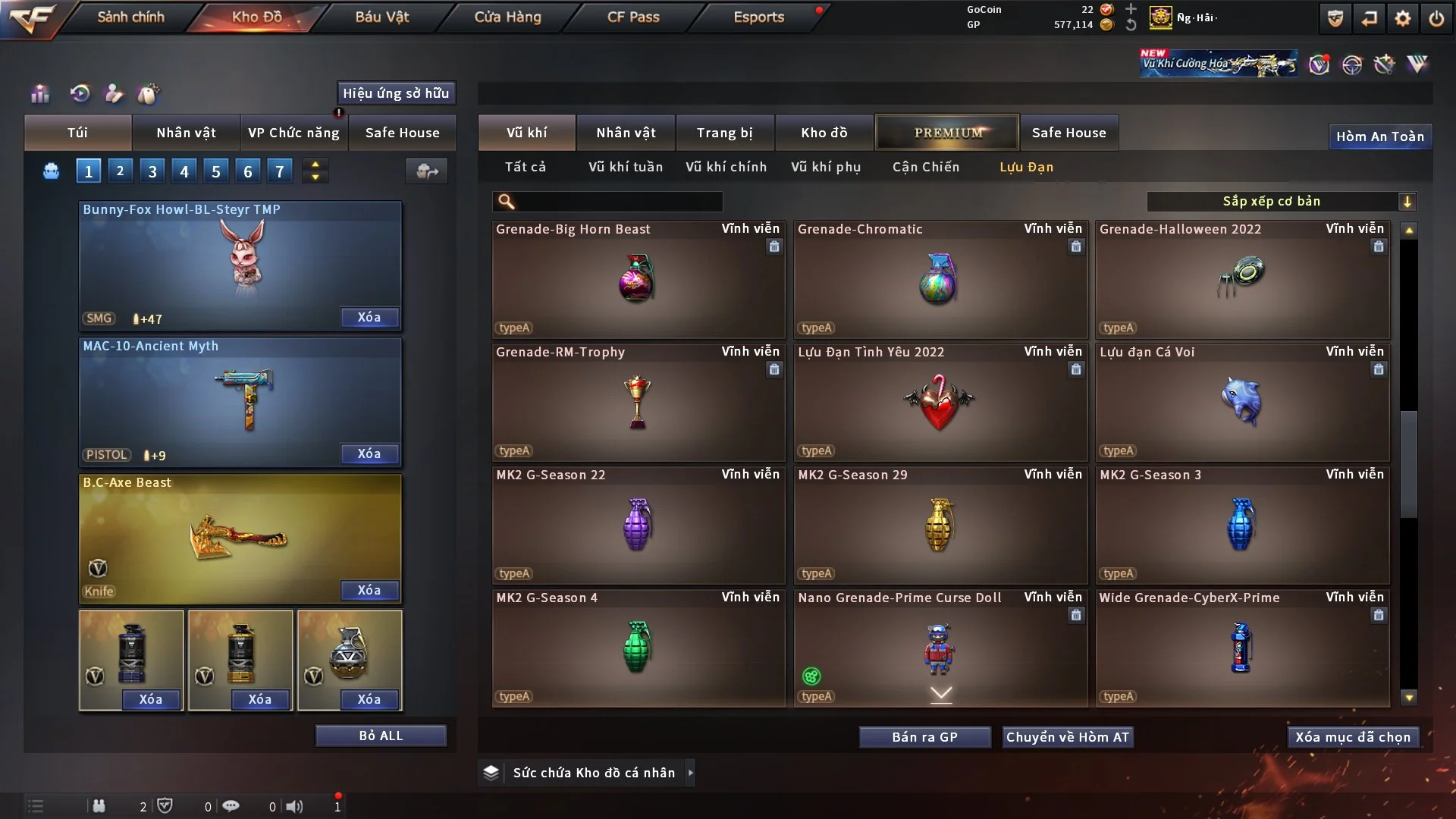The image size is (1456, 819).
Task: Pick the Lựu Đạn Tình Yêu 2022 grenade
Action: [940, 402]
